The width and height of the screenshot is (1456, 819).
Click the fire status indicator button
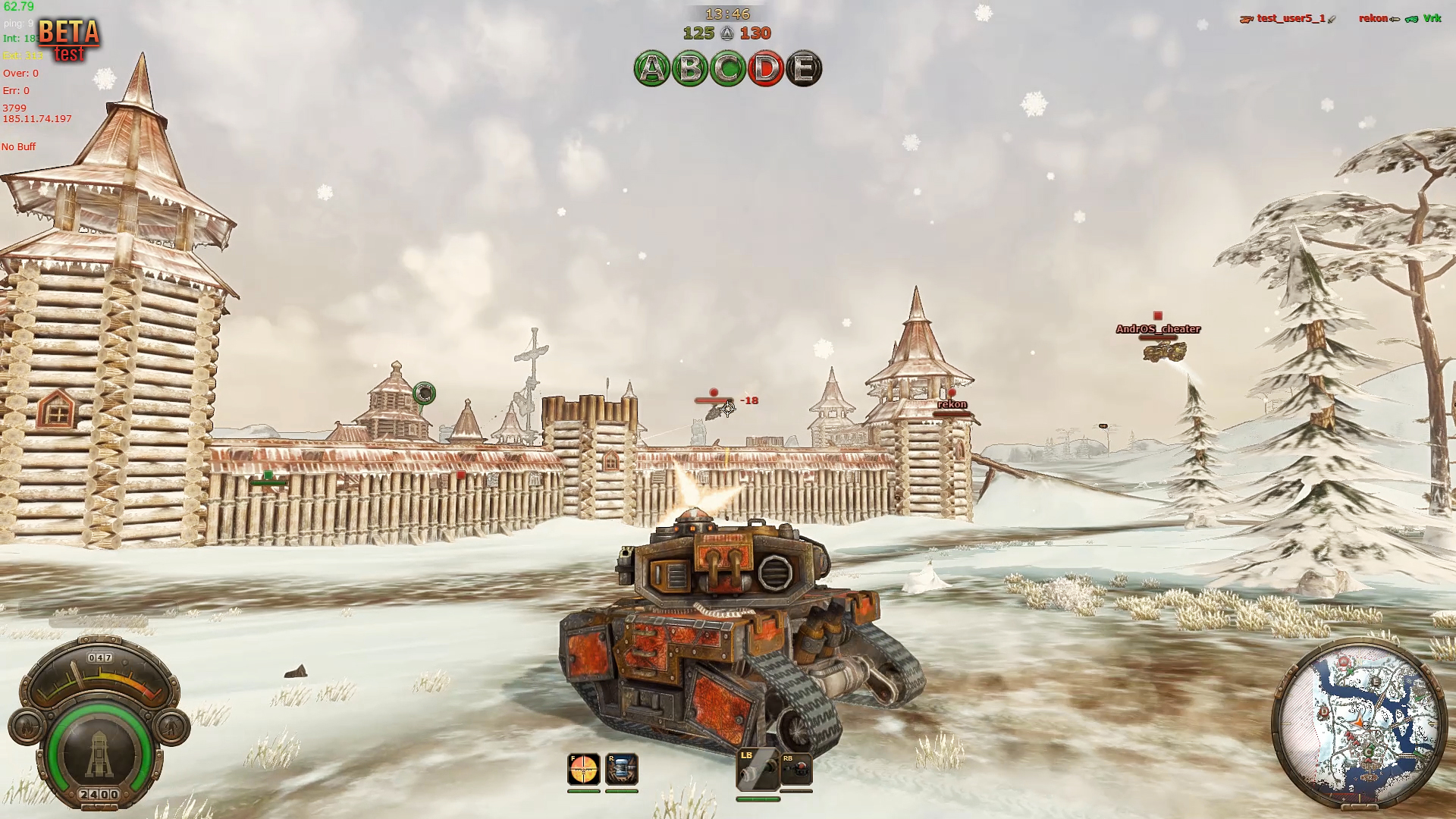click(x=27, y=726)
